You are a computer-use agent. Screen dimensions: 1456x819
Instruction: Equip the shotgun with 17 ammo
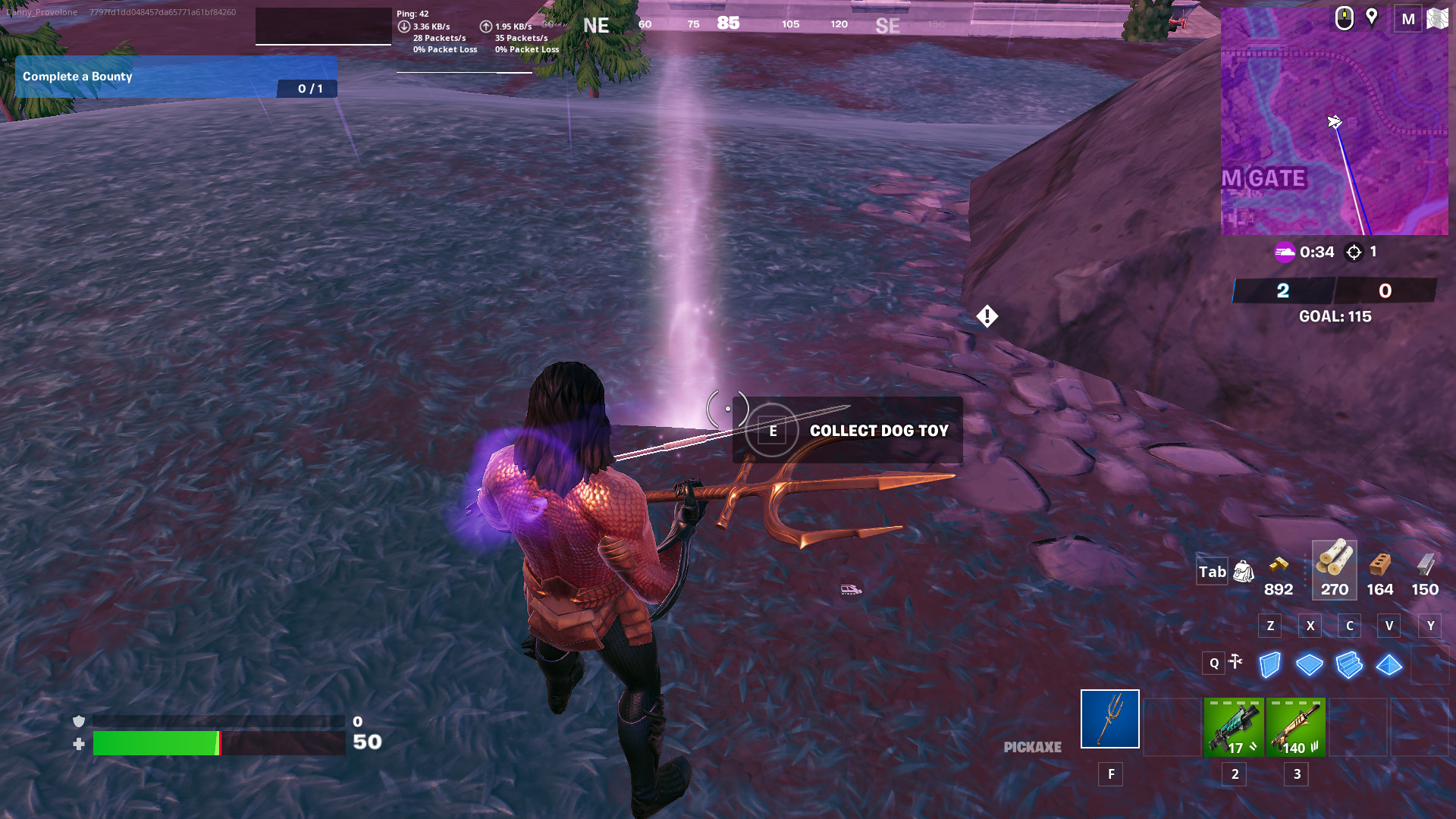(x=1234, y=727)
